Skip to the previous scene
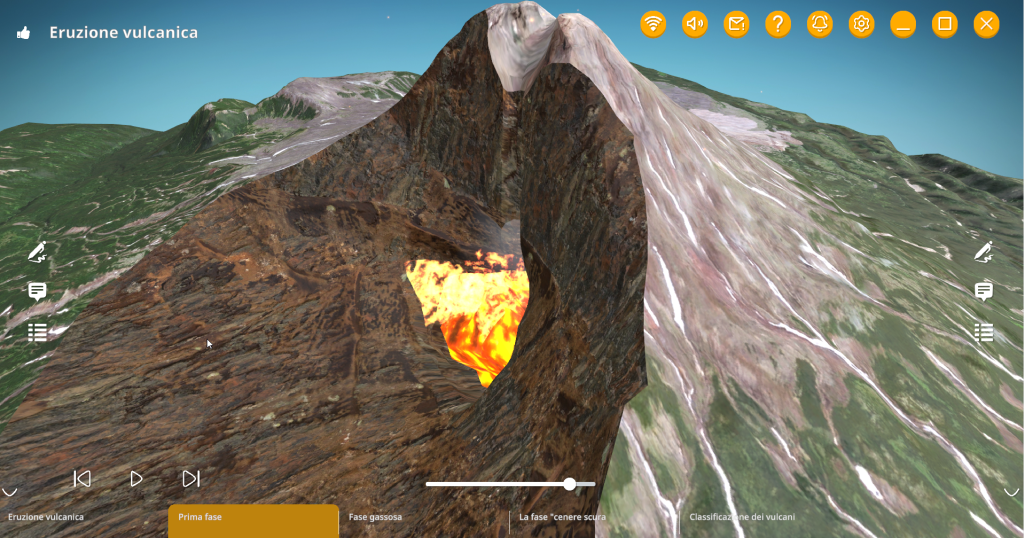1024x538 pixels. tap(83, 479)
